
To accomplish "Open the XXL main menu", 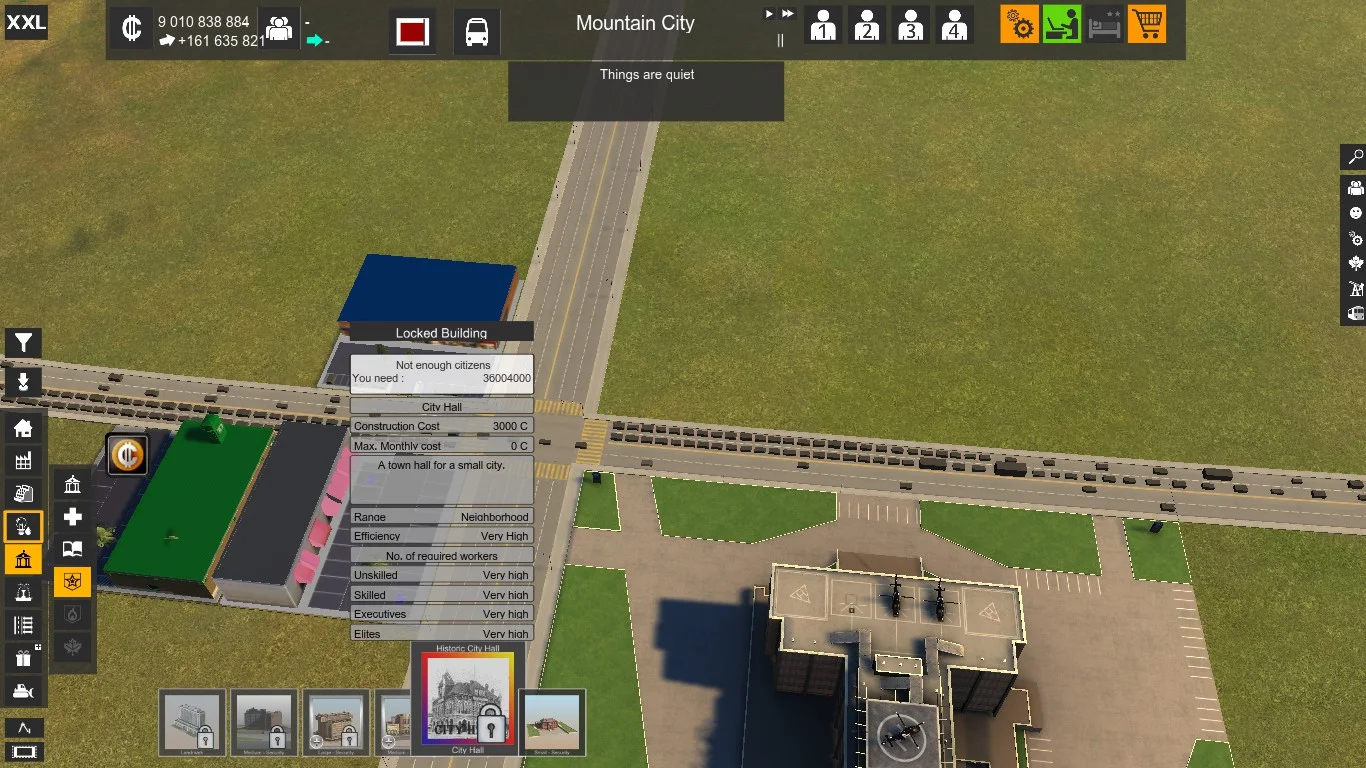I will pos(26,22).
